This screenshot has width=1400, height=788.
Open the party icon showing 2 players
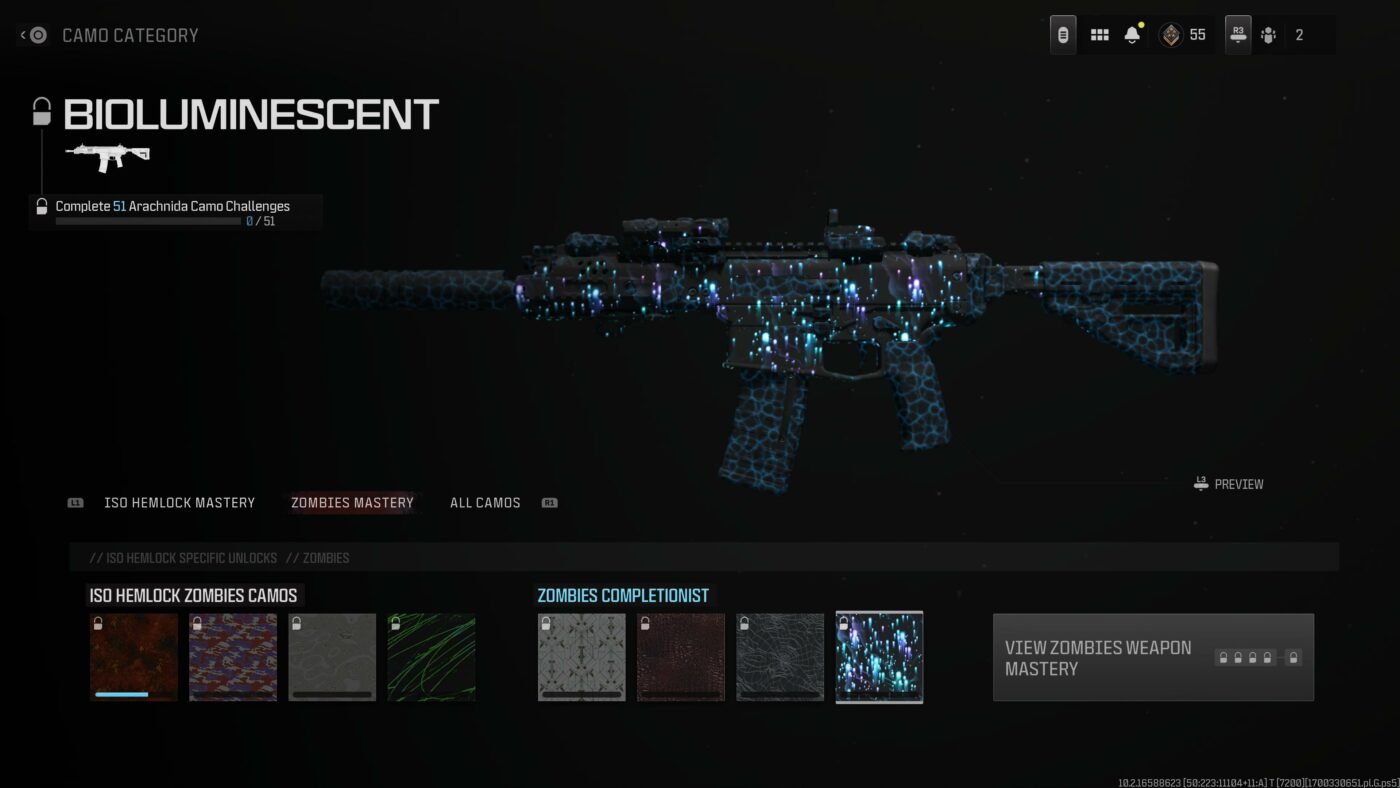(1270, 33)
